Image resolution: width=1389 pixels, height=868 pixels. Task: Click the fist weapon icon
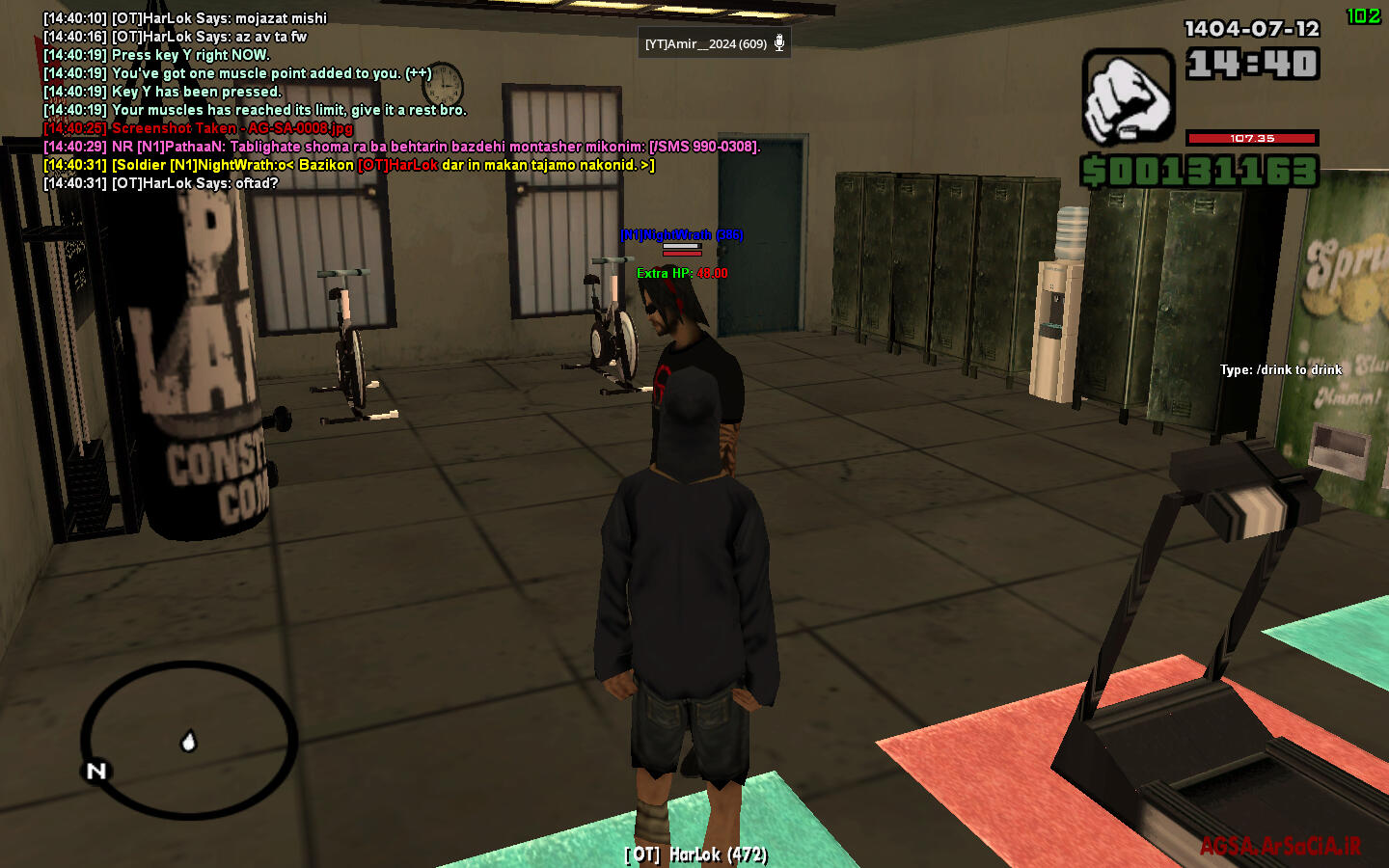click(1128, 96)
